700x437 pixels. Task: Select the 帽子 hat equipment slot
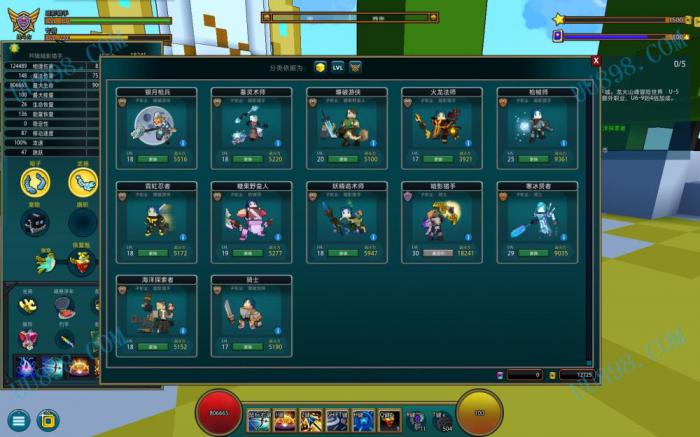[x=35, y=181]
